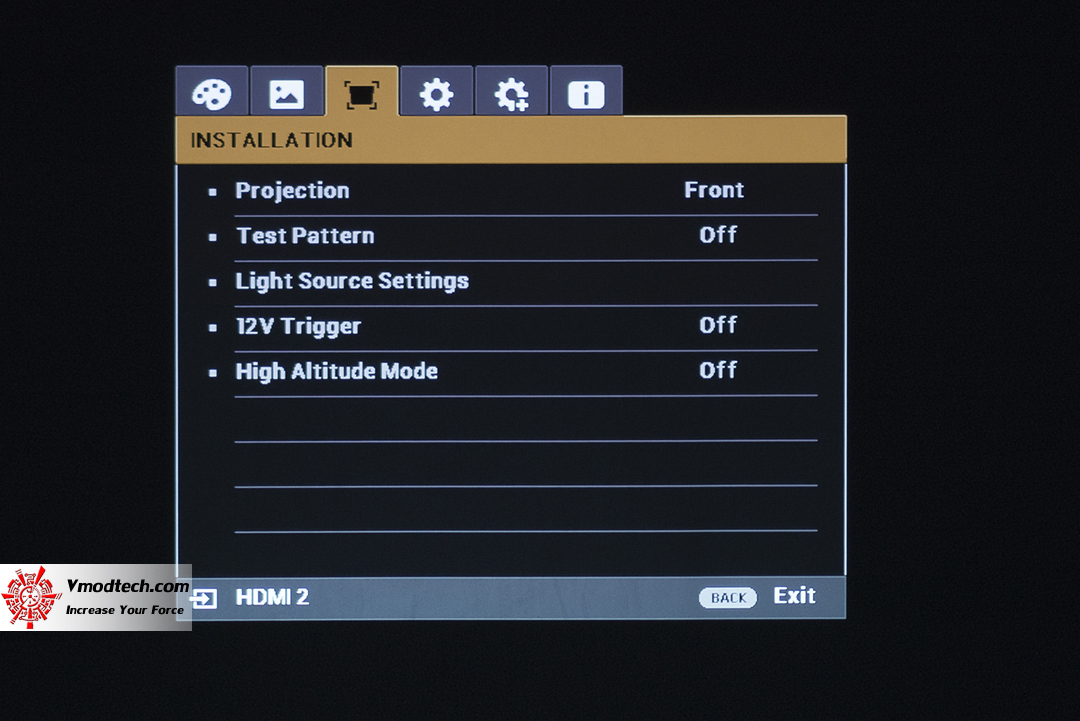Select the Installation screen tab
This screenshot has width=1080, height=721.
[361, 94]
